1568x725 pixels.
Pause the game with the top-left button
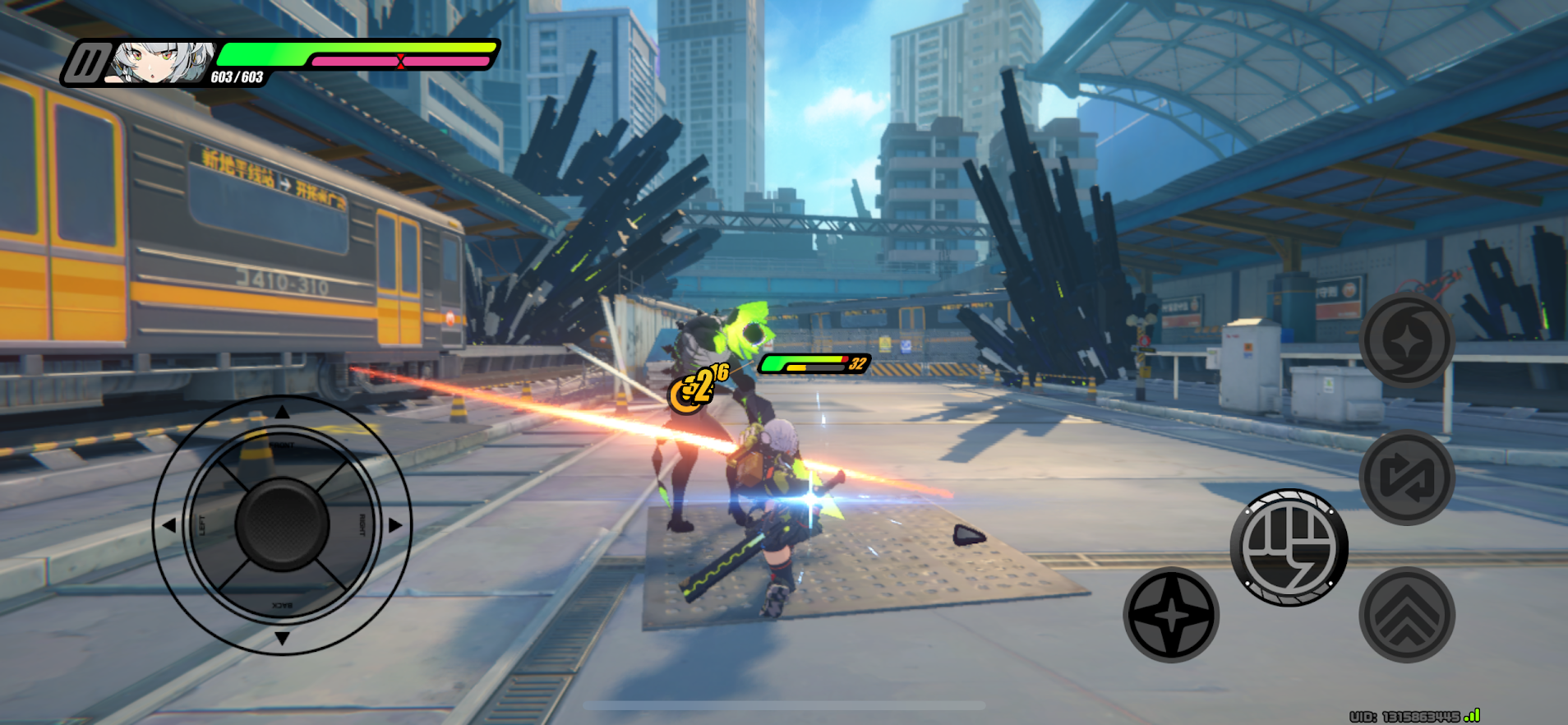pyautogui.click(x=87, y=63)
